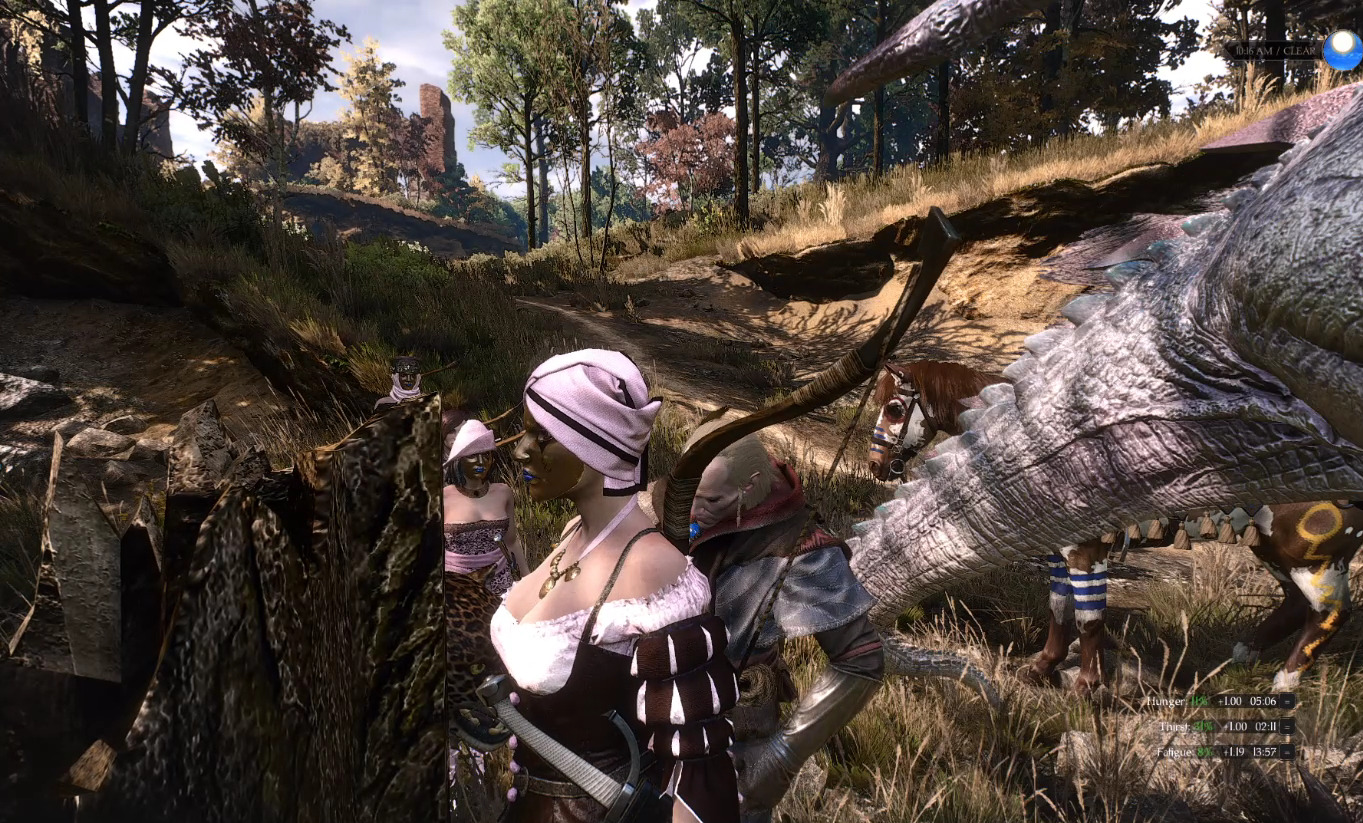Click the square button beside Thirst

1287,727
